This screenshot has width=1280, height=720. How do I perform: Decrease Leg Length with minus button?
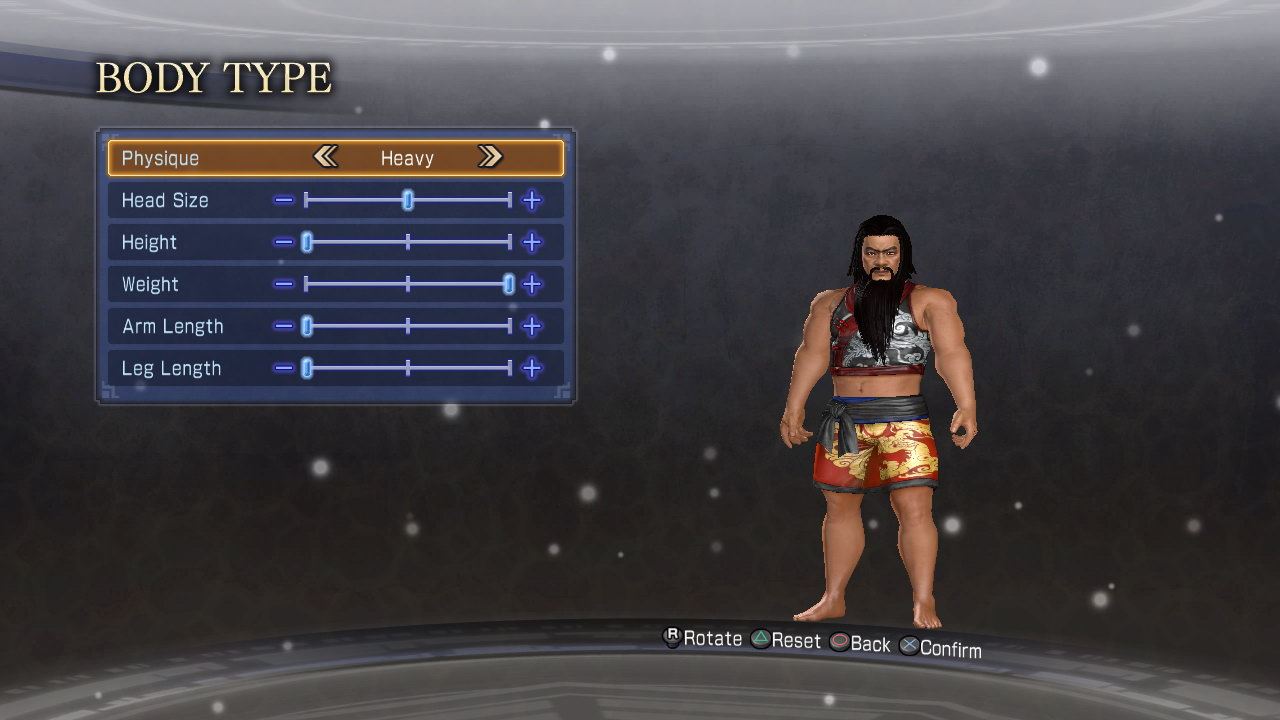point(284,368)
